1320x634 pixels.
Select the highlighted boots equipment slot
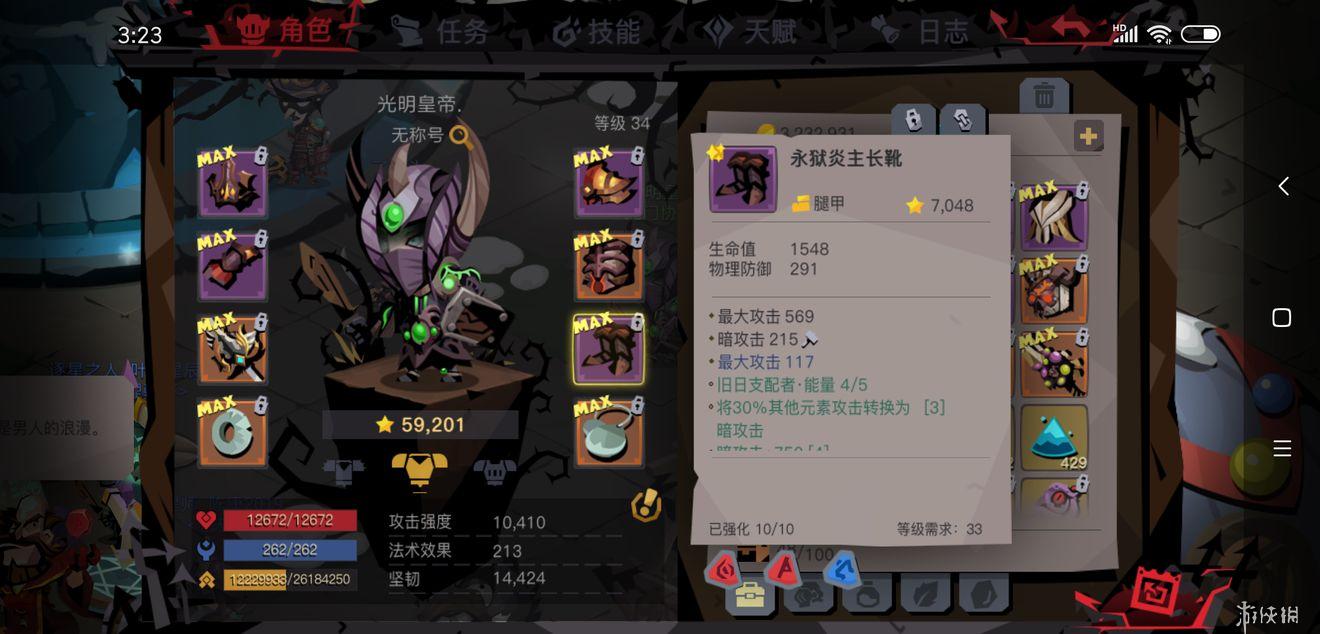[609, 350]
